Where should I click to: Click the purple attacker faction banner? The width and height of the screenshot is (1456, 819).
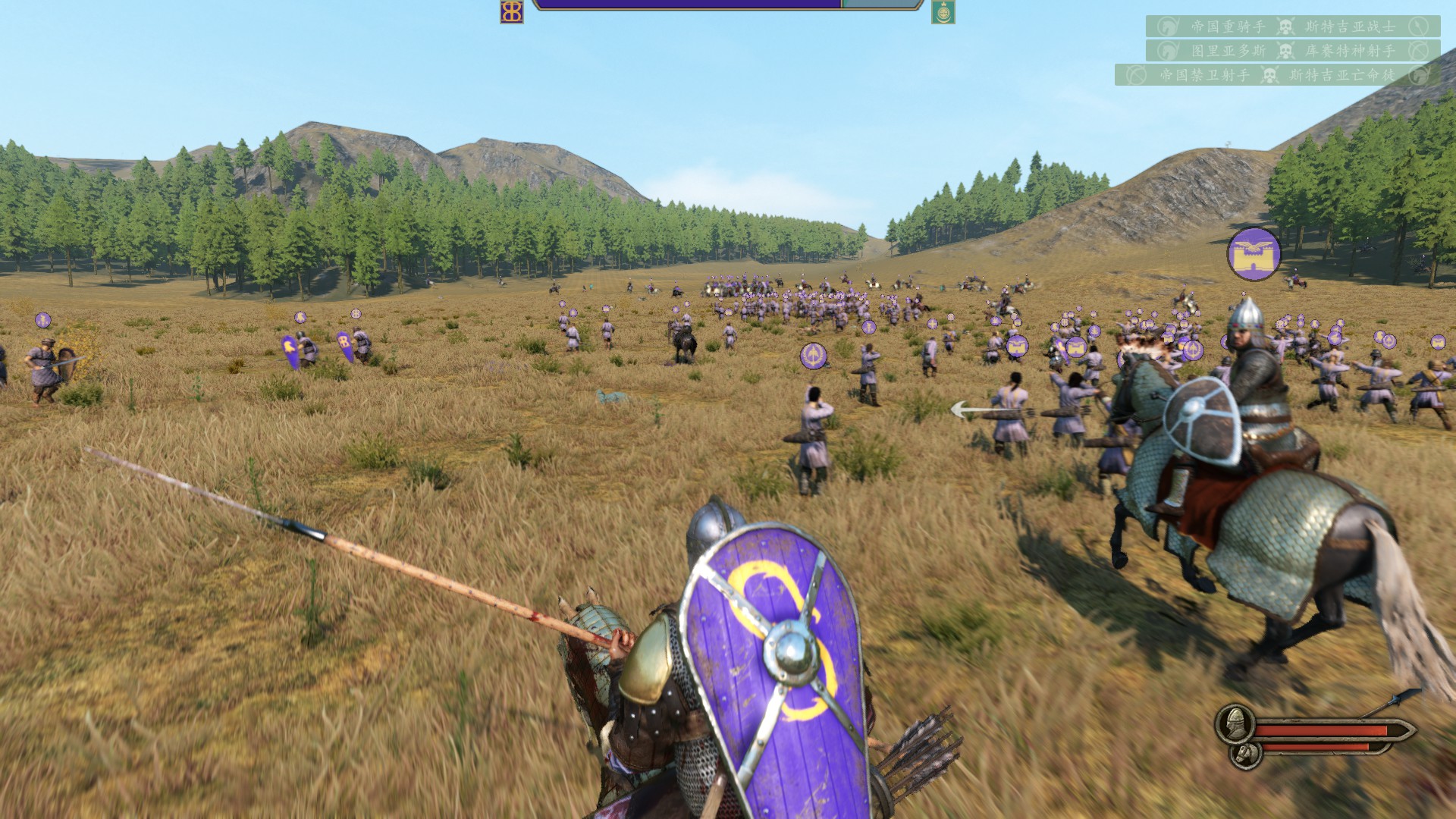click(x=512, y=11)
